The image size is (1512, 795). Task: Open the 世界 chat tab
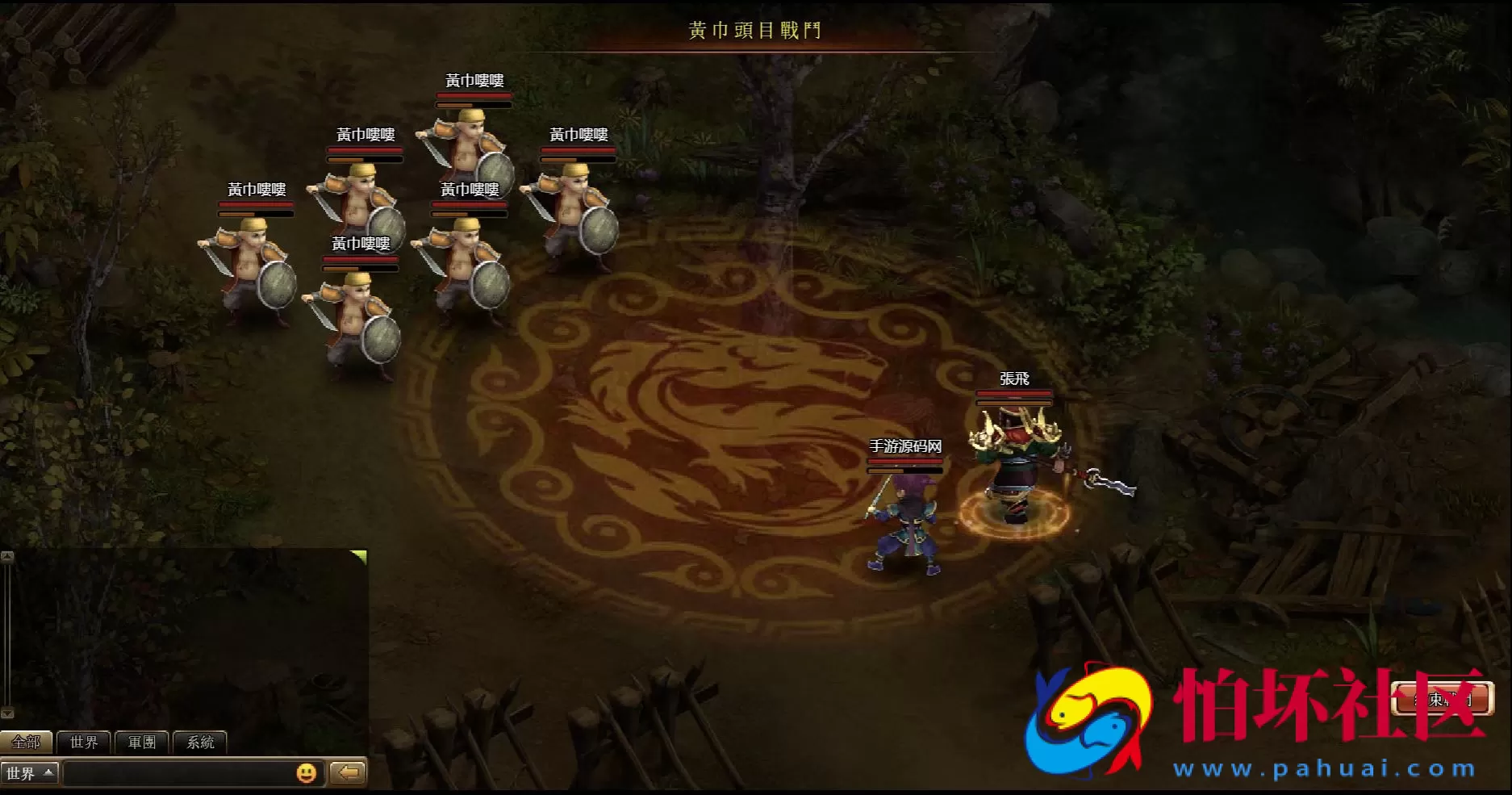coord(84,742)
